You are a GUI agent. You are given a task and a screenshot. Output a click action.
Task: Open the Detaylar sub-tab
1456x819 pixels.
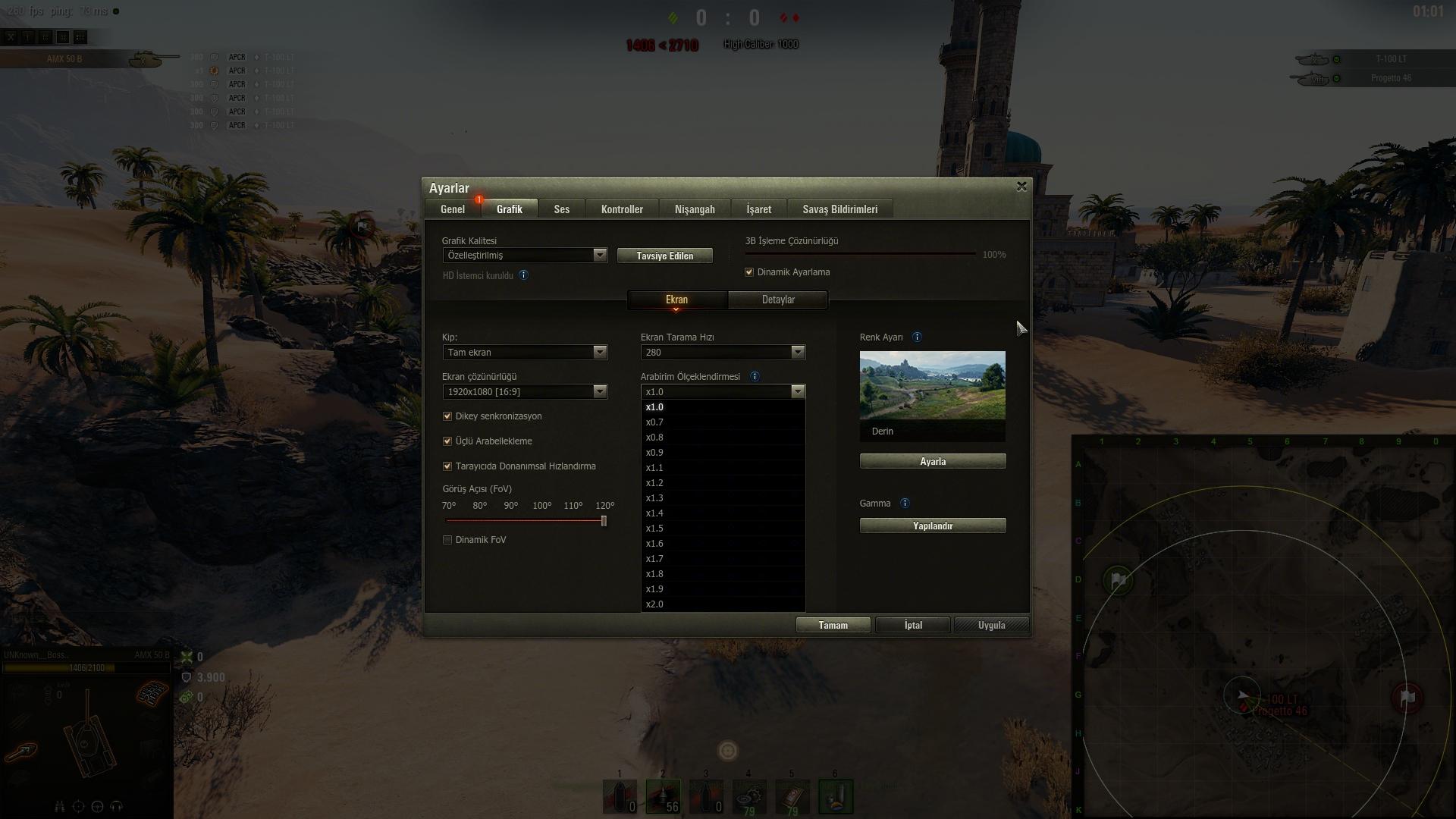pyautogui.click(x=778, y=300)
